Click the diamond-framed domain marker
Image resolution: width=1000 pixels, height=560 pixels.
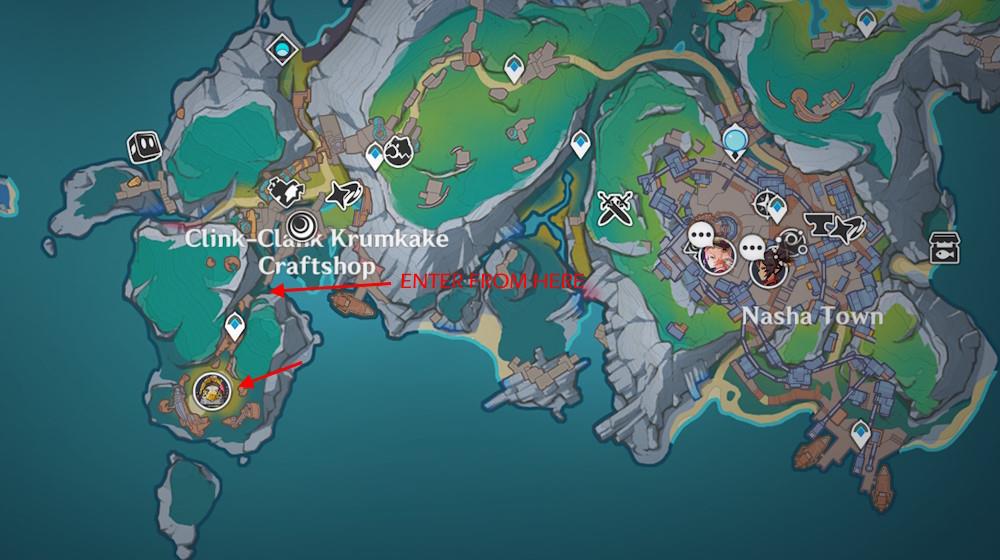[x=283, y=46]
